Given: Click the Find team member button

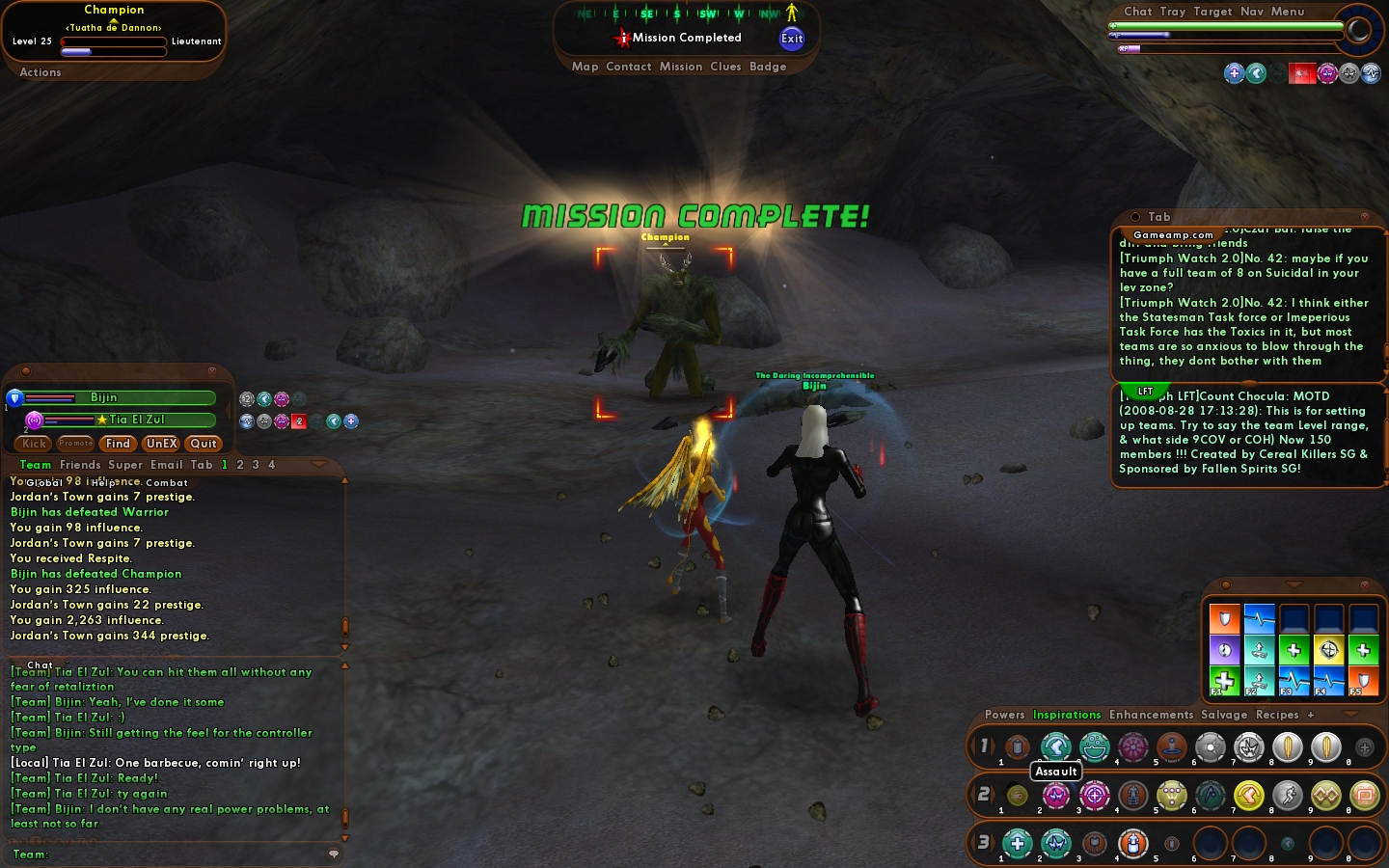Looking at the screenshot, I should coord(118,444).
